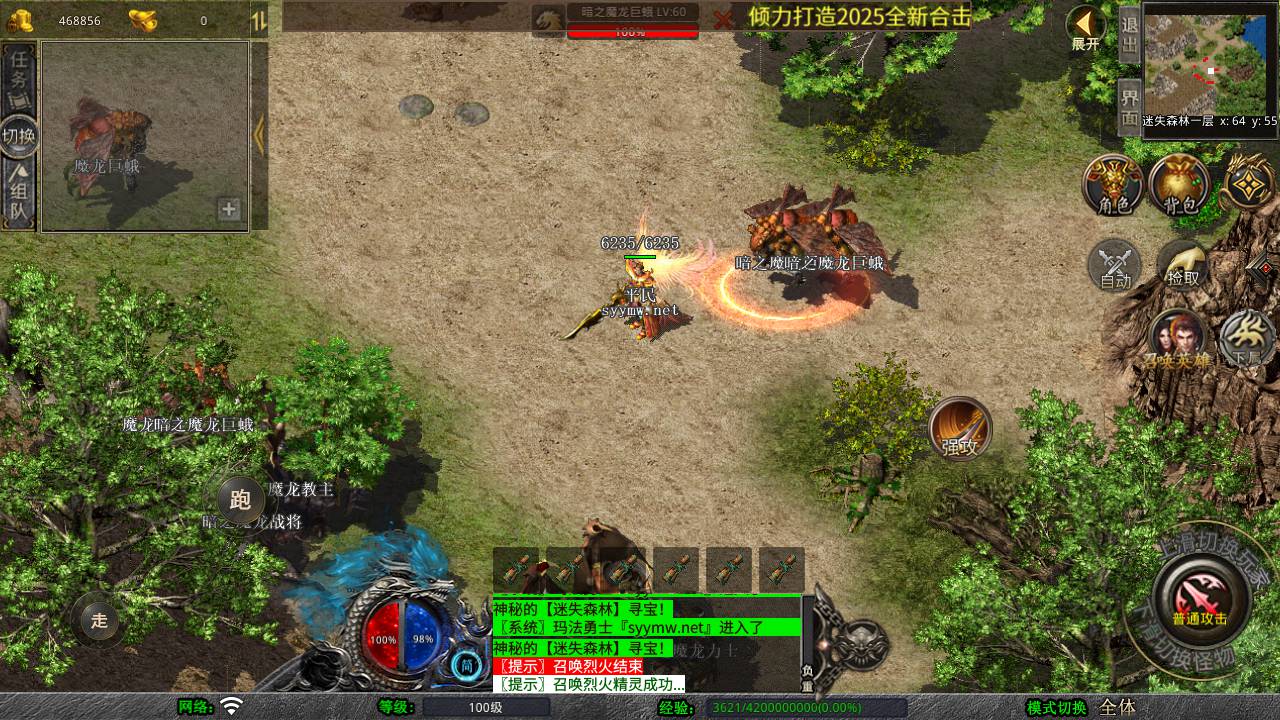Click the 退出 exit button

tap(1129, 36)
